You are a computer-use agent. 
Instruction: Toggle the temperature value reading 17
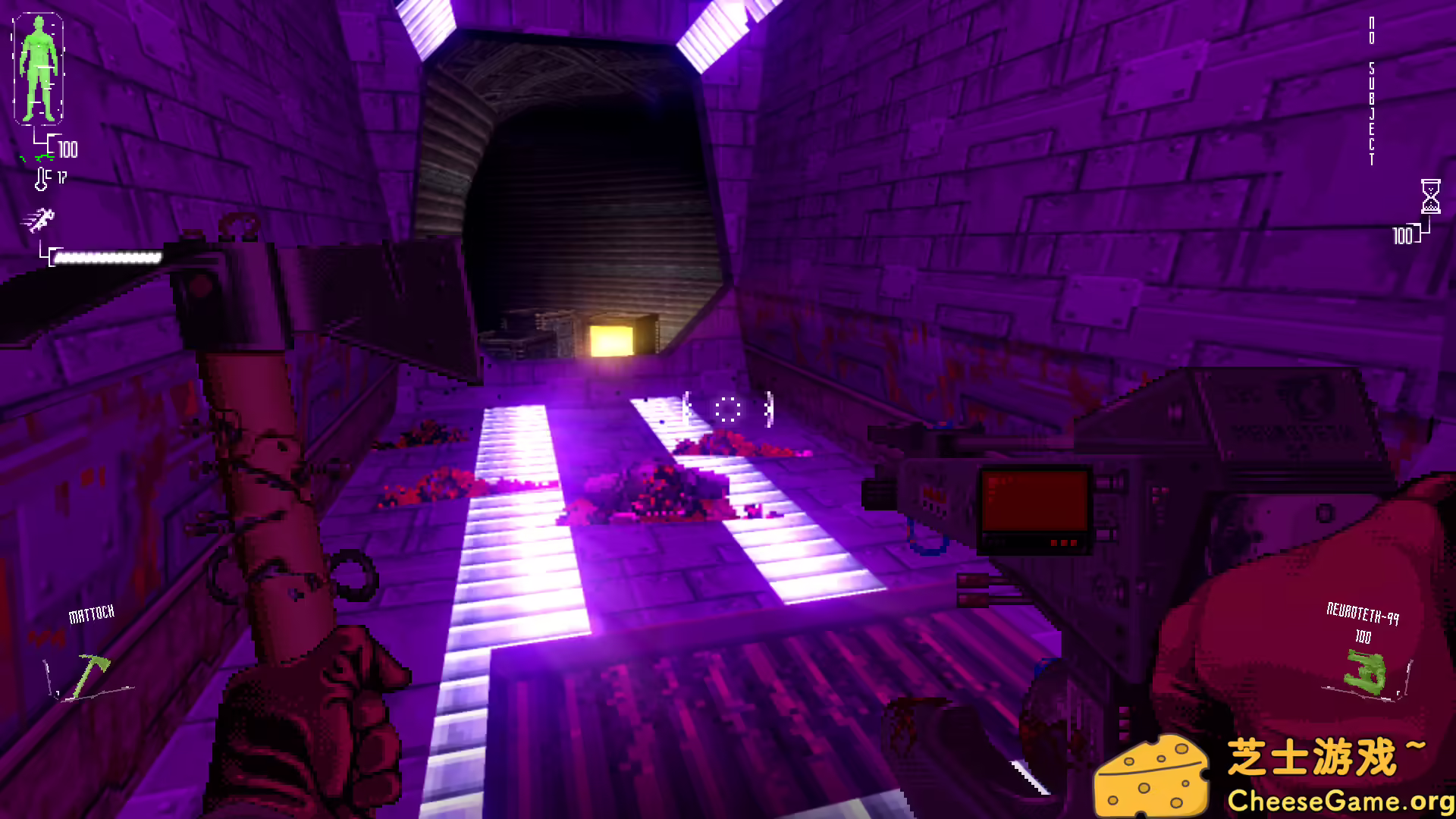[x=62, y=179]
